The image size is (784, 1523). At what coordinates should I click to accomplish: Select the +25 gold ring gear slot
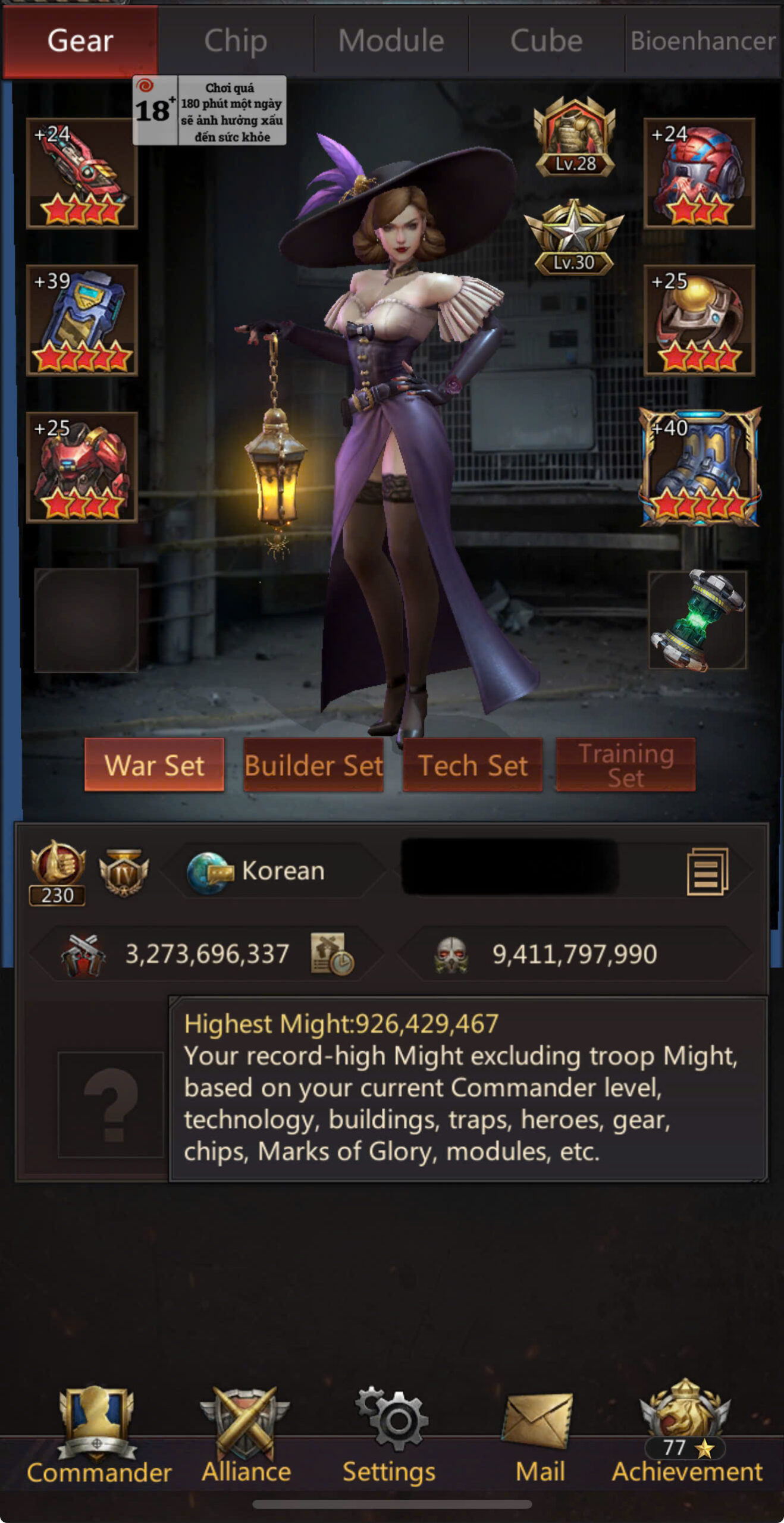(699, 320)
